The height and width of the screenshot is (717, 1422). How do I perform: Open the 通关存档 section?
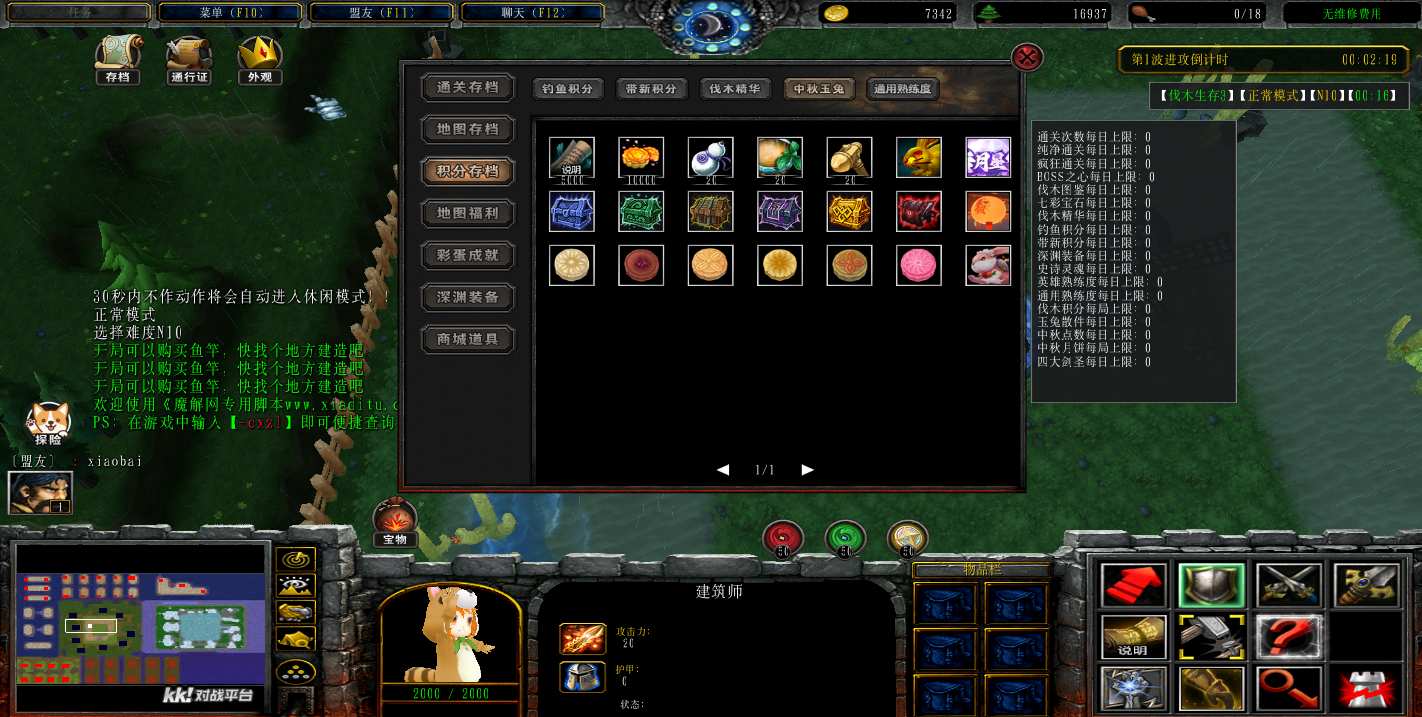[467, 87]
